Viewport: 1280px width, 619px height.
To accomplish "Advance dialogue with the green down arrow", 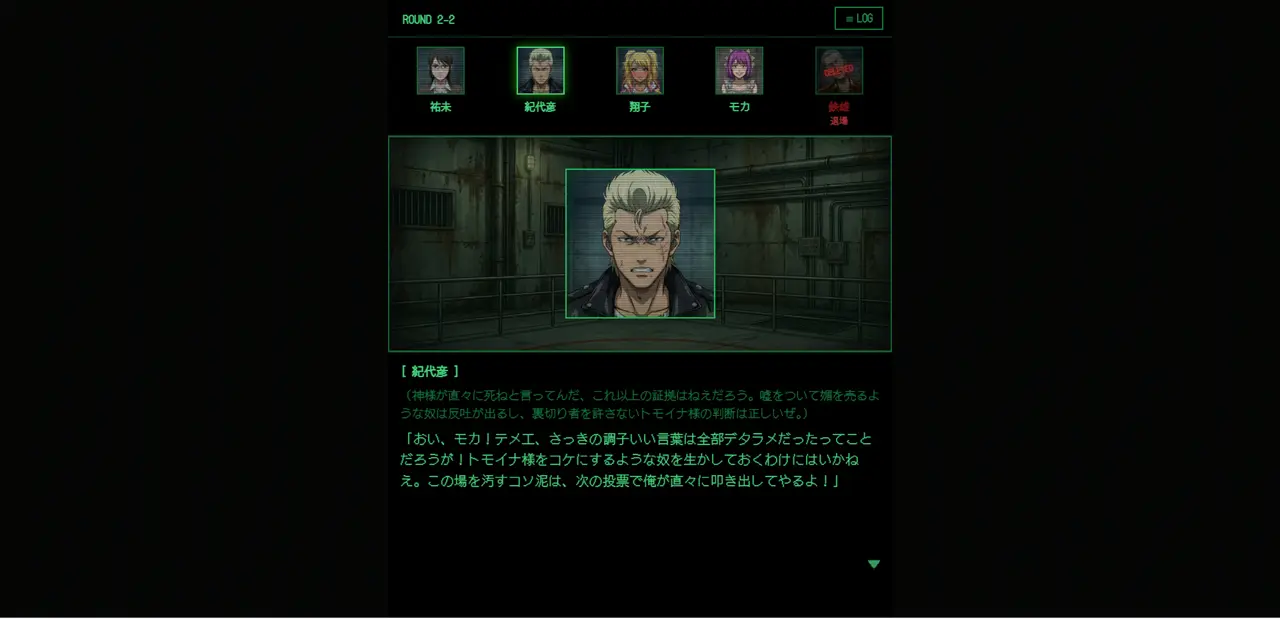I will (873, 564).
